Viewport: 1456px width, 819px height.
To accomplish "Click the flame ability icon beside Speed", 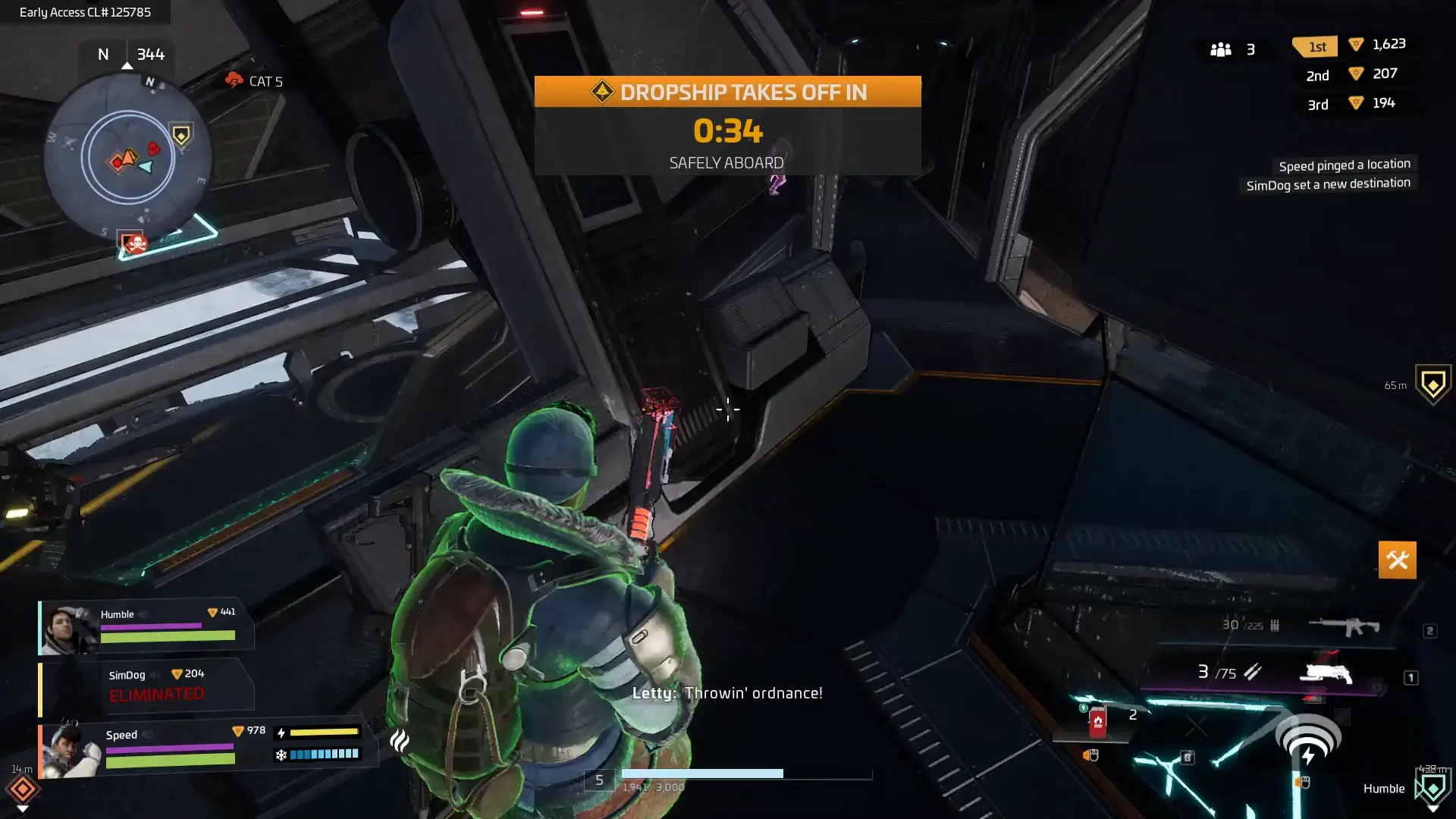I will [400, 740].
